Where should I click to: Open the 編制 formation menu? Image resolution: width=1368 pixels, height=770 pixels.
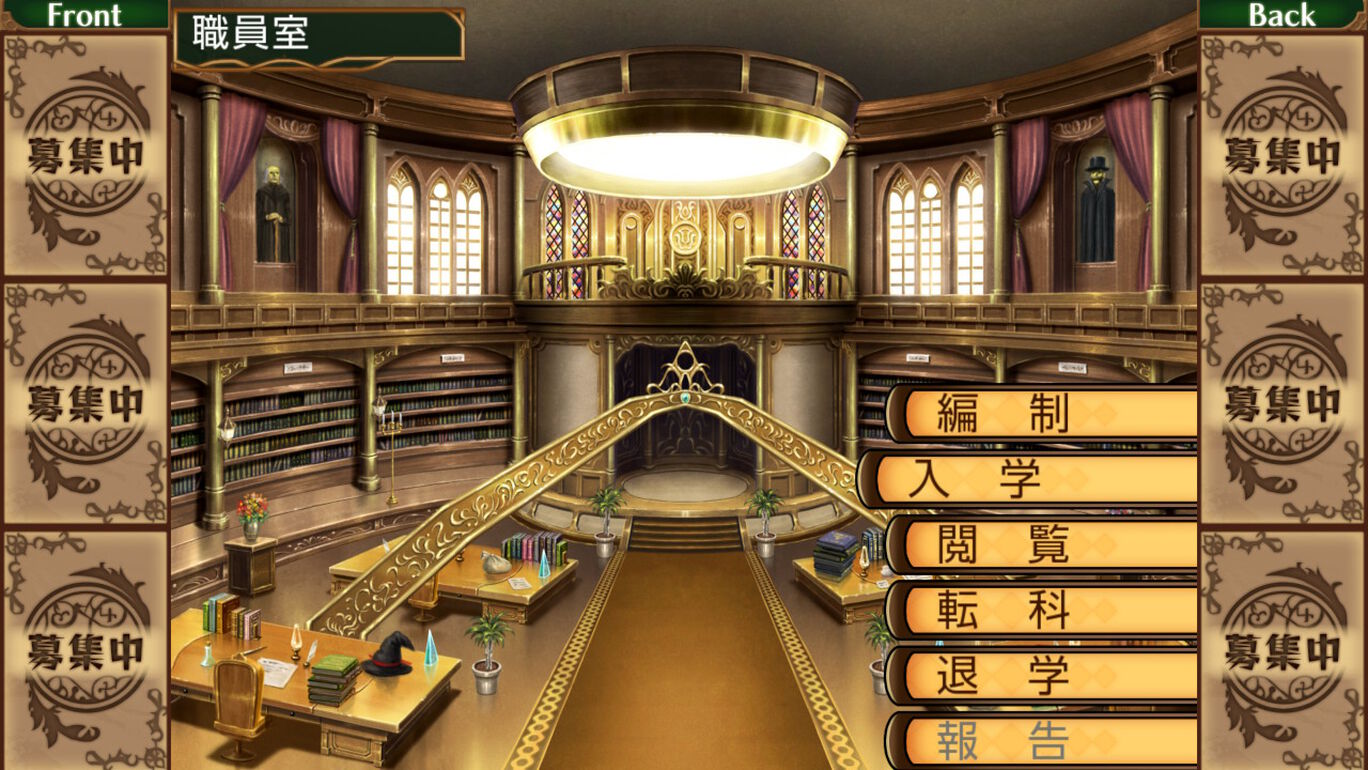click(1045, 414)
